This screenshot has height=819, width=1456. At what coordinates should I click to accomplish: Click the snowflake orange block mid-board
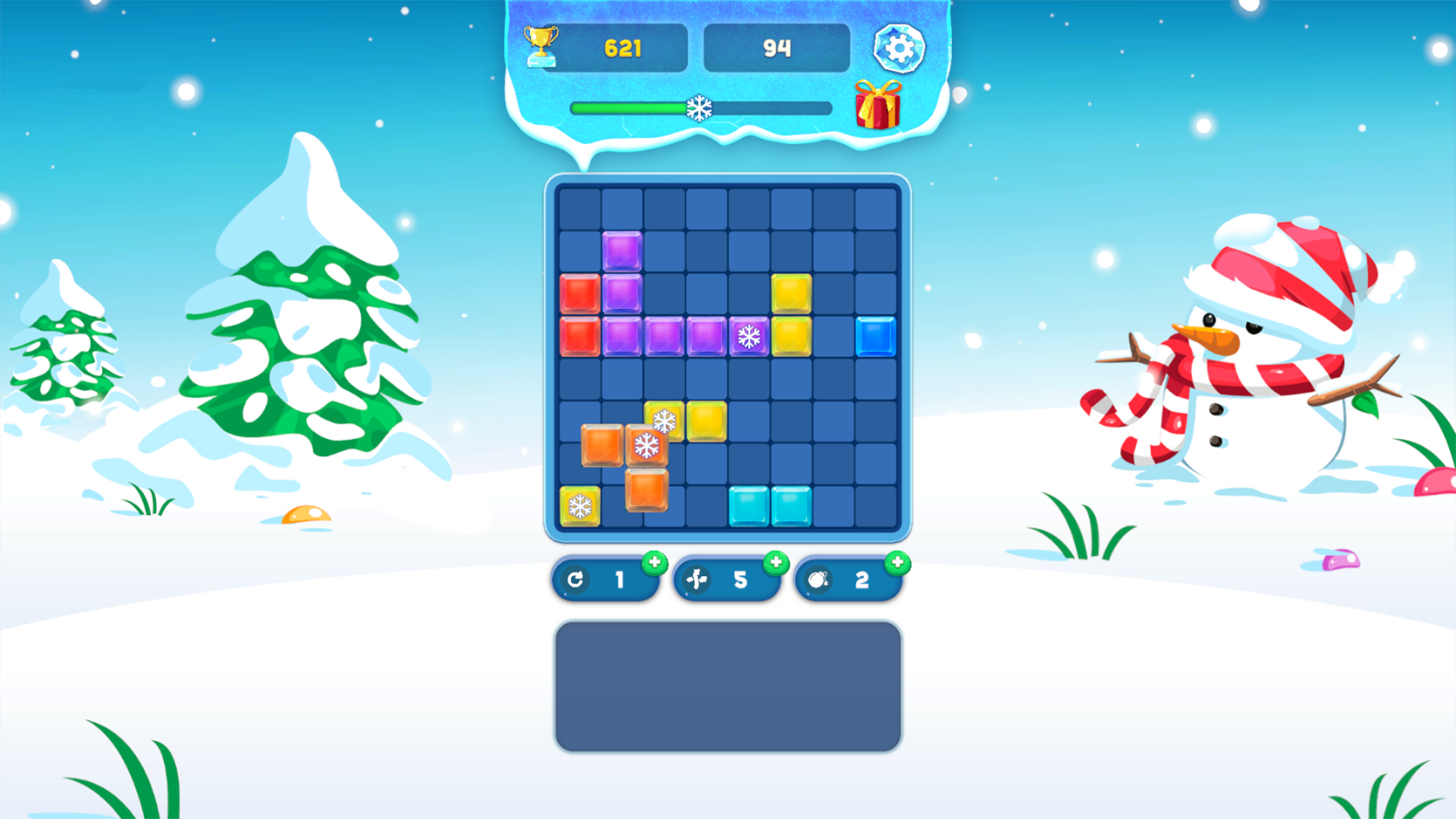(645, 444)
